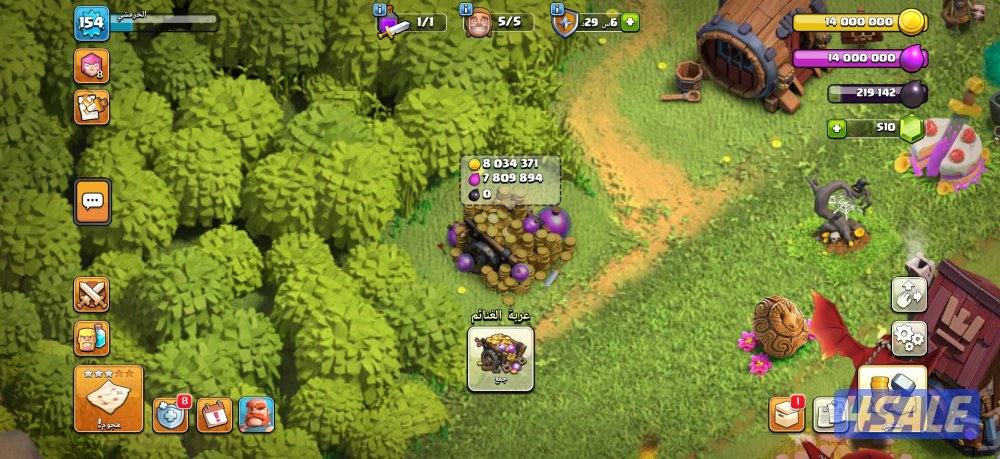This screenshot has width=1000, height=459.
Task: Add shield time with the green plus
Action: click(x=630, y=21)
